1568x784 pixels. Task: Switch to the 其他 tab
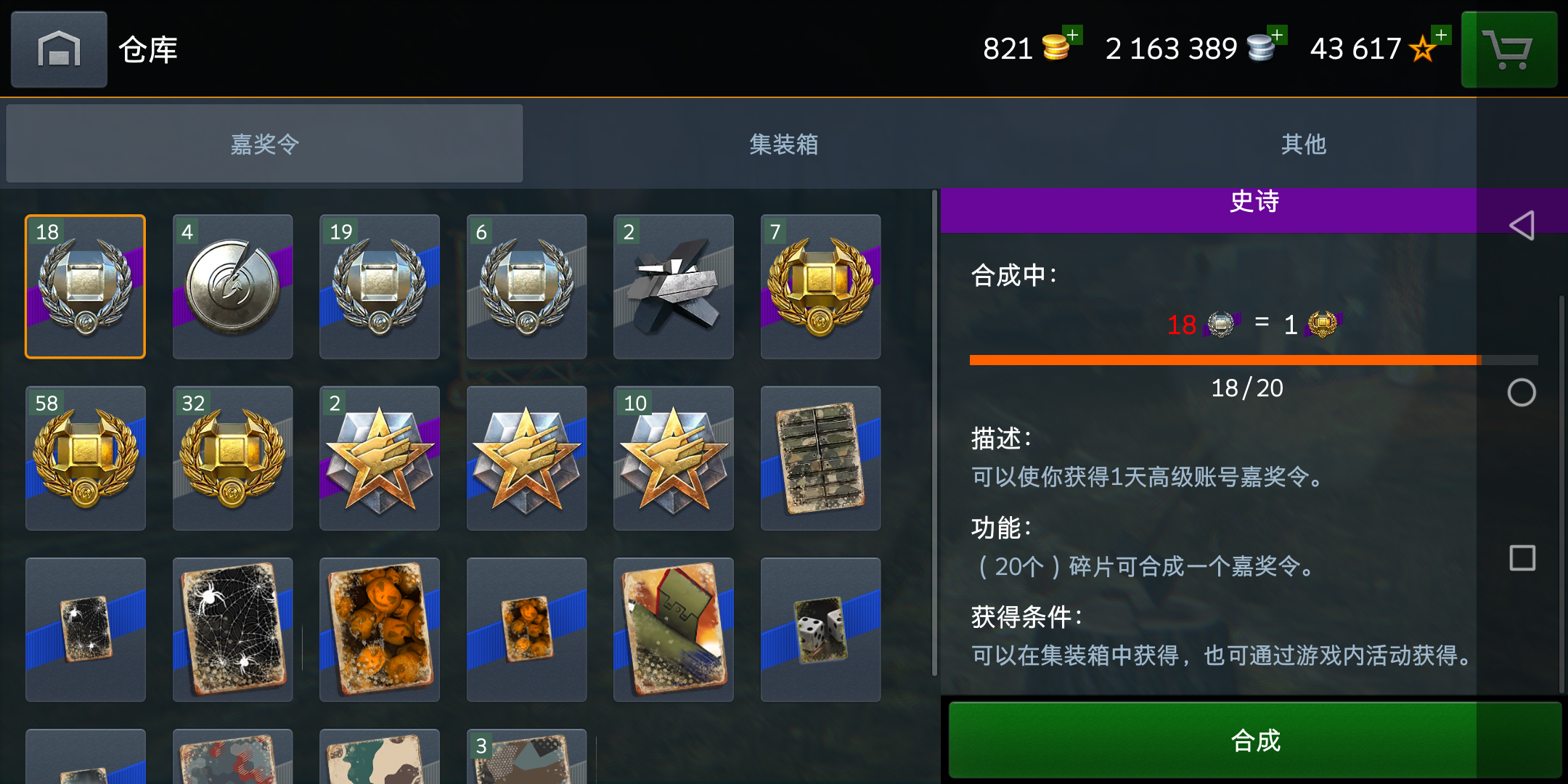pyautogui.click(x=1303, y=144)
